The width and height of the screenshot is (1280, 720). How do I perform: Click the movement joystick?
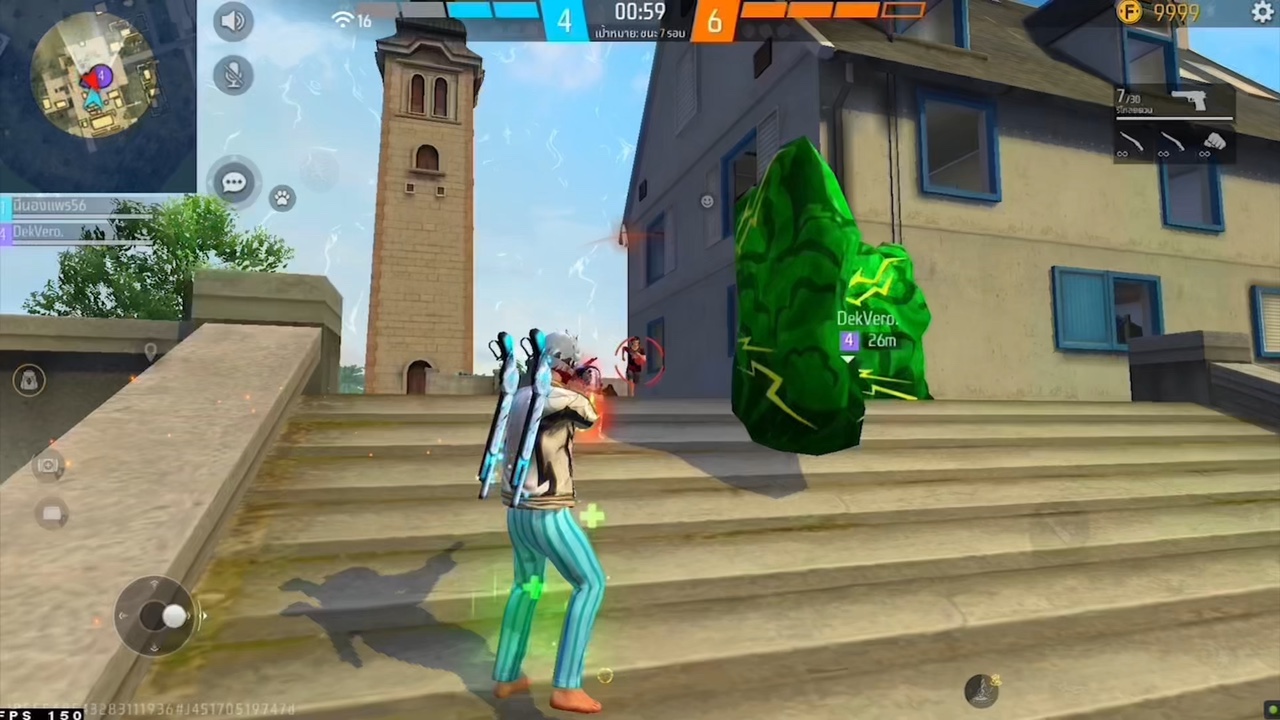(160, 616)
